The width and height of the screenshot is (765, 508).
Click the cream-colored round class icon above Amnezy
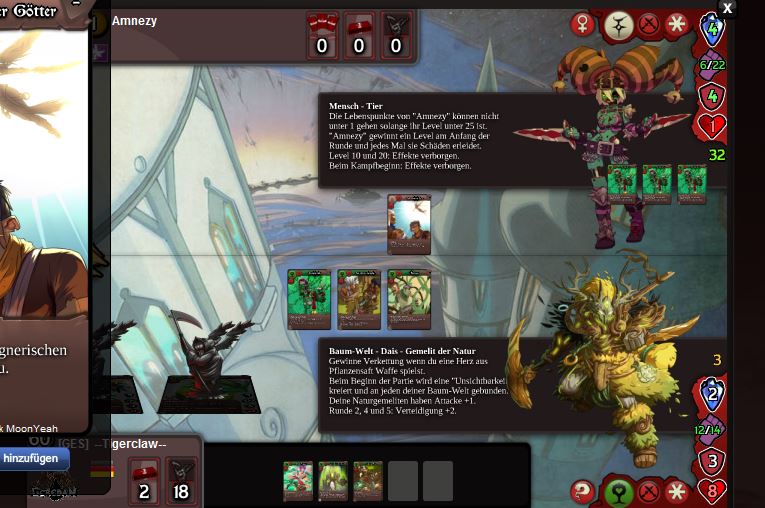616,25
